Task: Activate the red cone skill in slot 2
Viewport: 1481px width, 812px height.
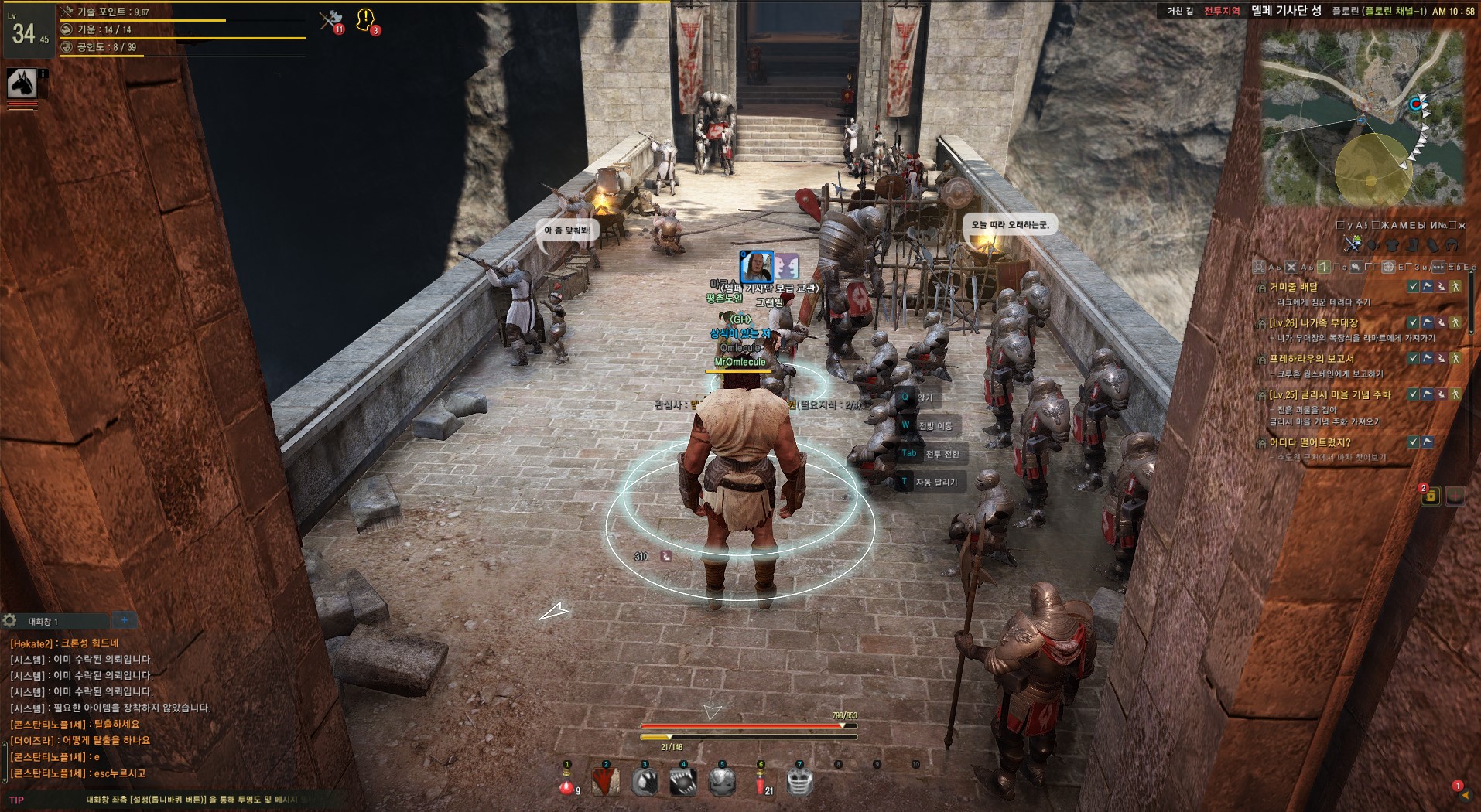Action: [x=606, y=782]
